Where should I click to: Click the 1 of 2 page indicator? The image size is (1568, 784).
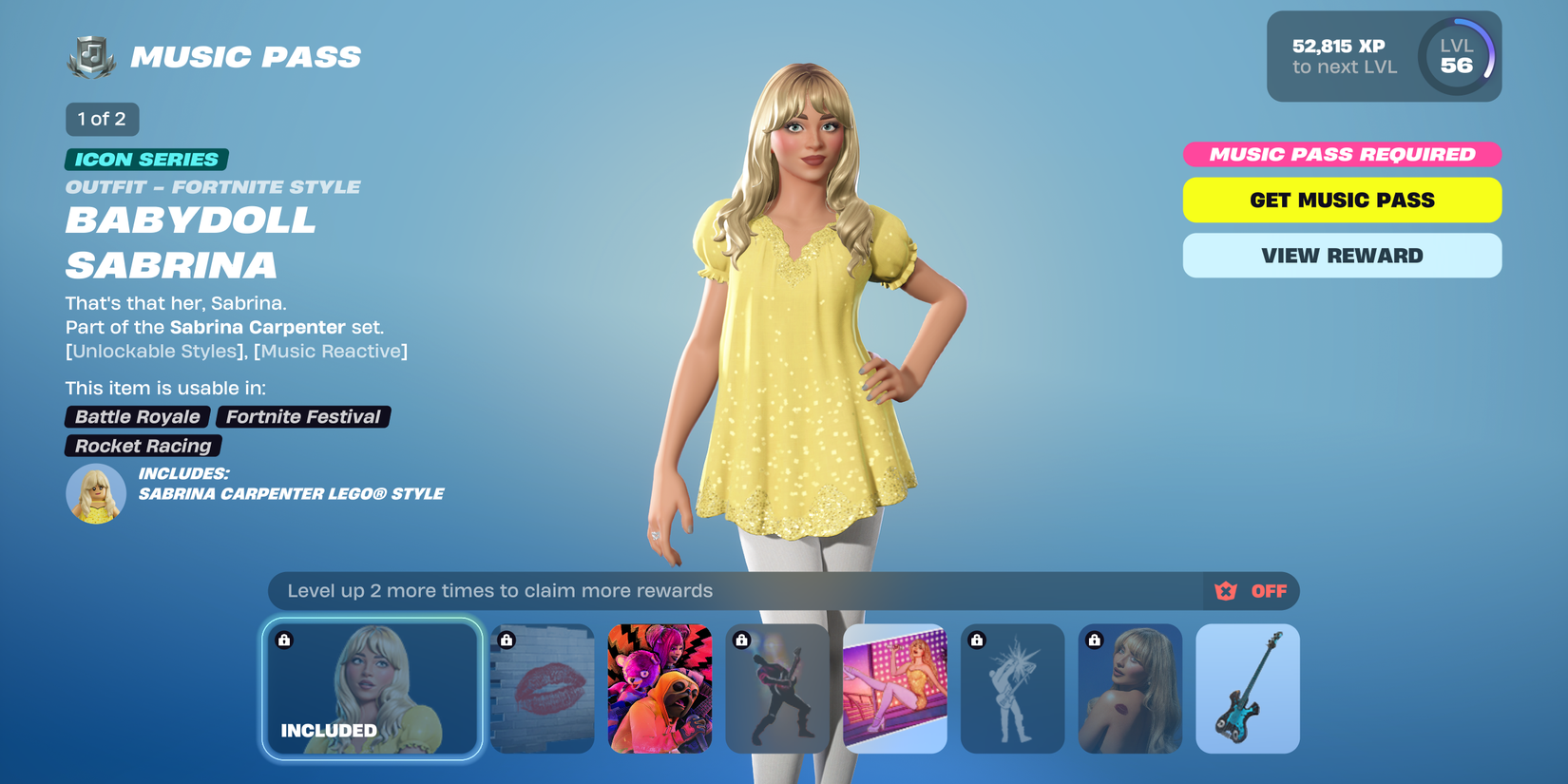click(x=101, y=119)
